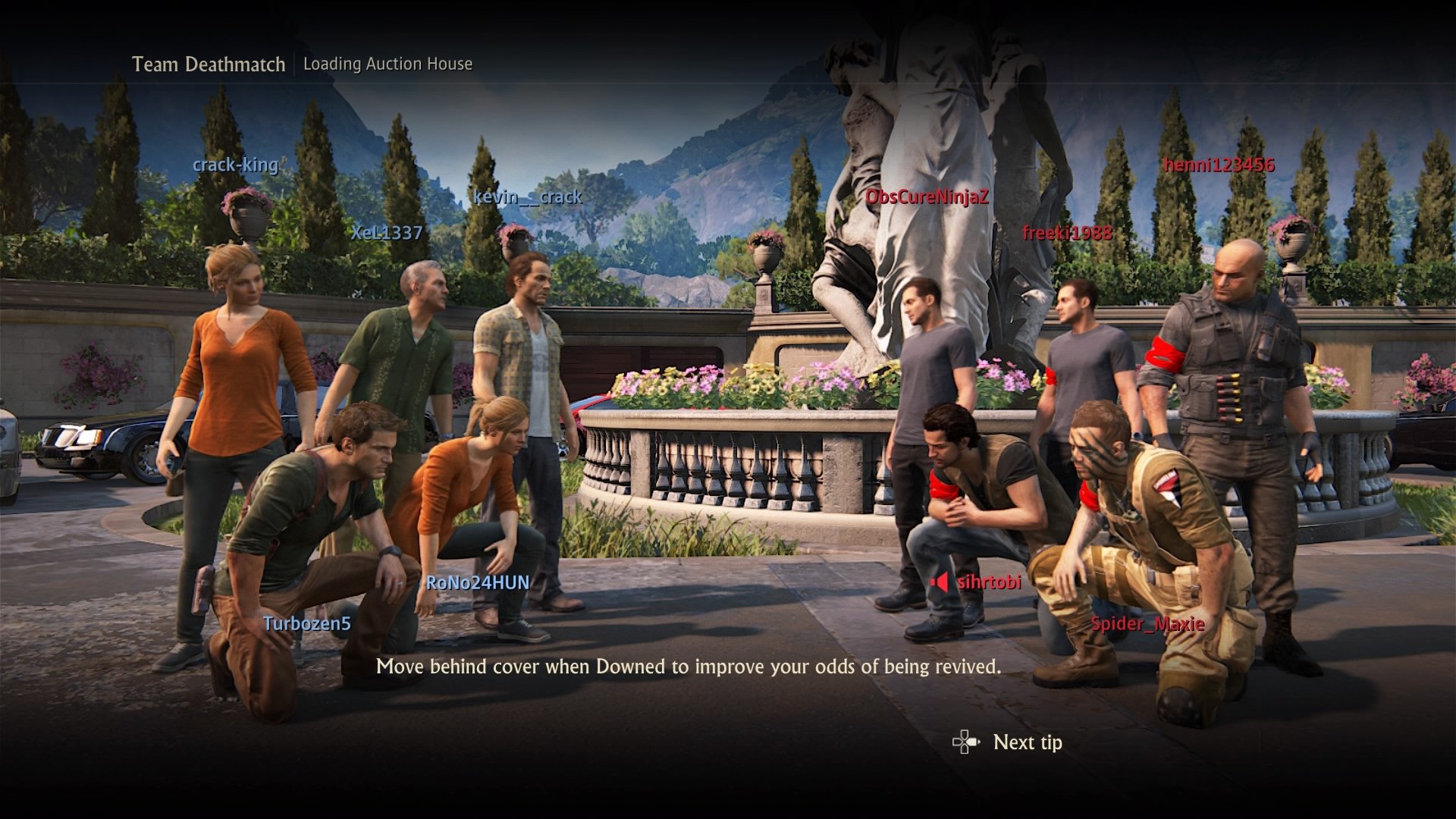Expand the Team Deathmatch mode header
Image resolution: width=1456 pixels, height=819 pixels.
tap(208, 64)
